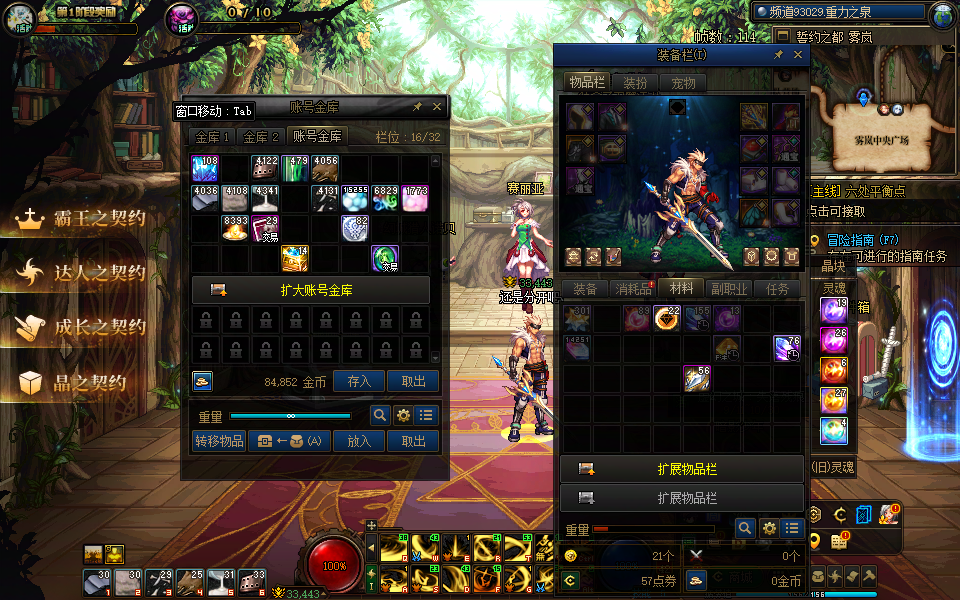Switch to the 副职业 sub-profession tab

pyautogui.click(x=729, y=289)
